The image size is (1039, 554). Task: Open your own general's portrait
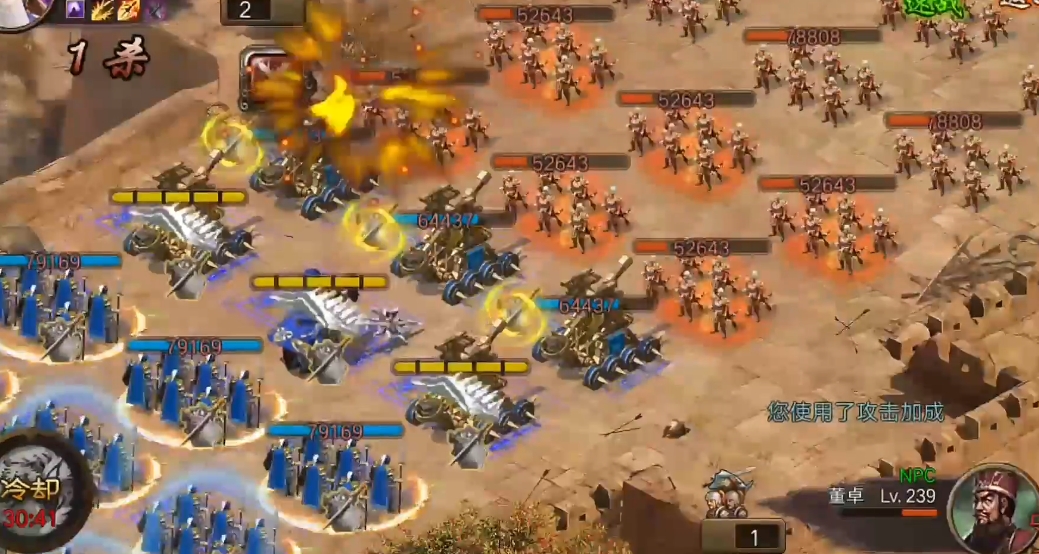pyautogui.click(x=22, y=10)
